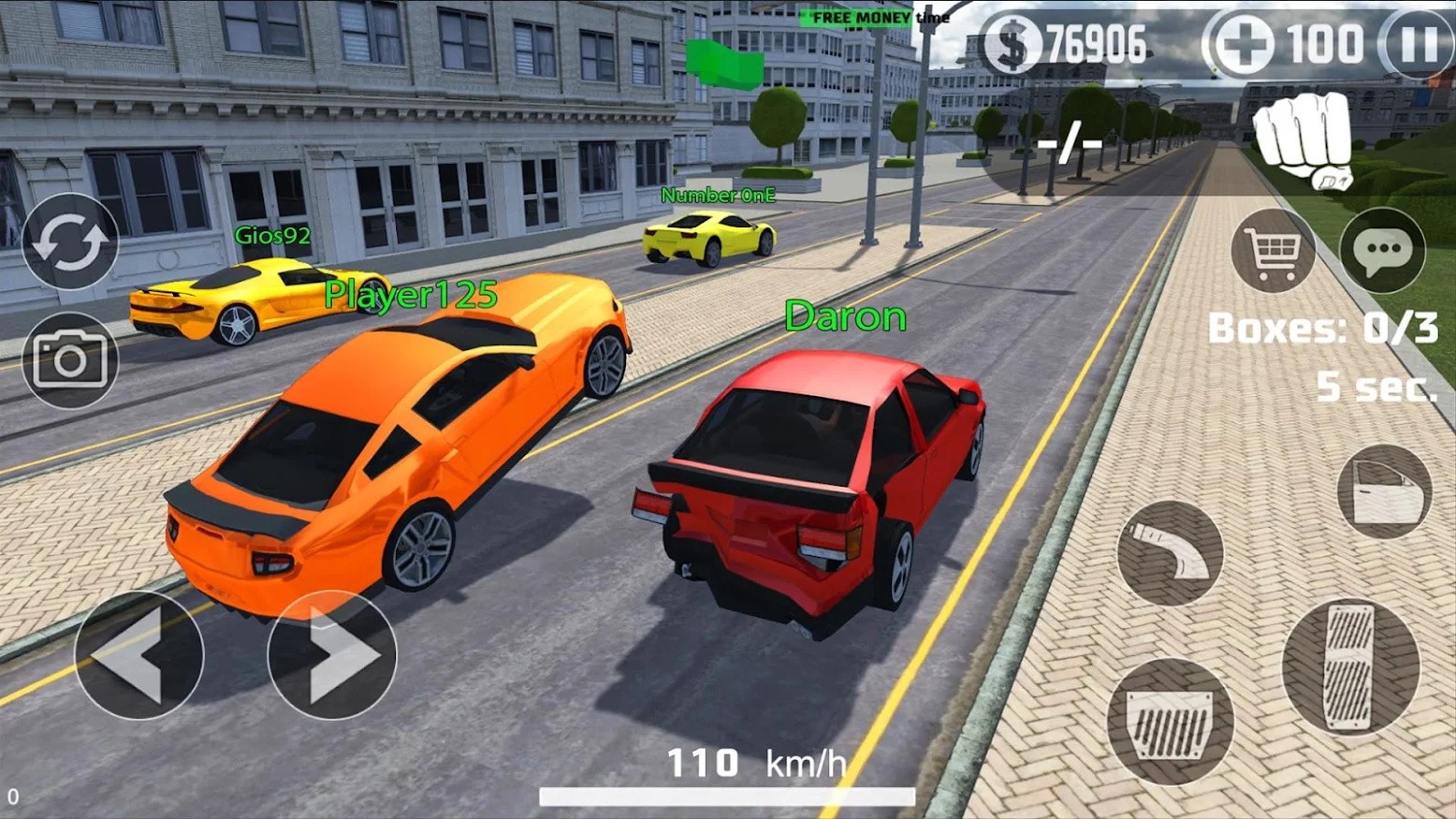The height and width of the screenshot is (819, 1456).
Task: Open the shopping cart store
Action: pyautogui.click(x=1273, y=251)
